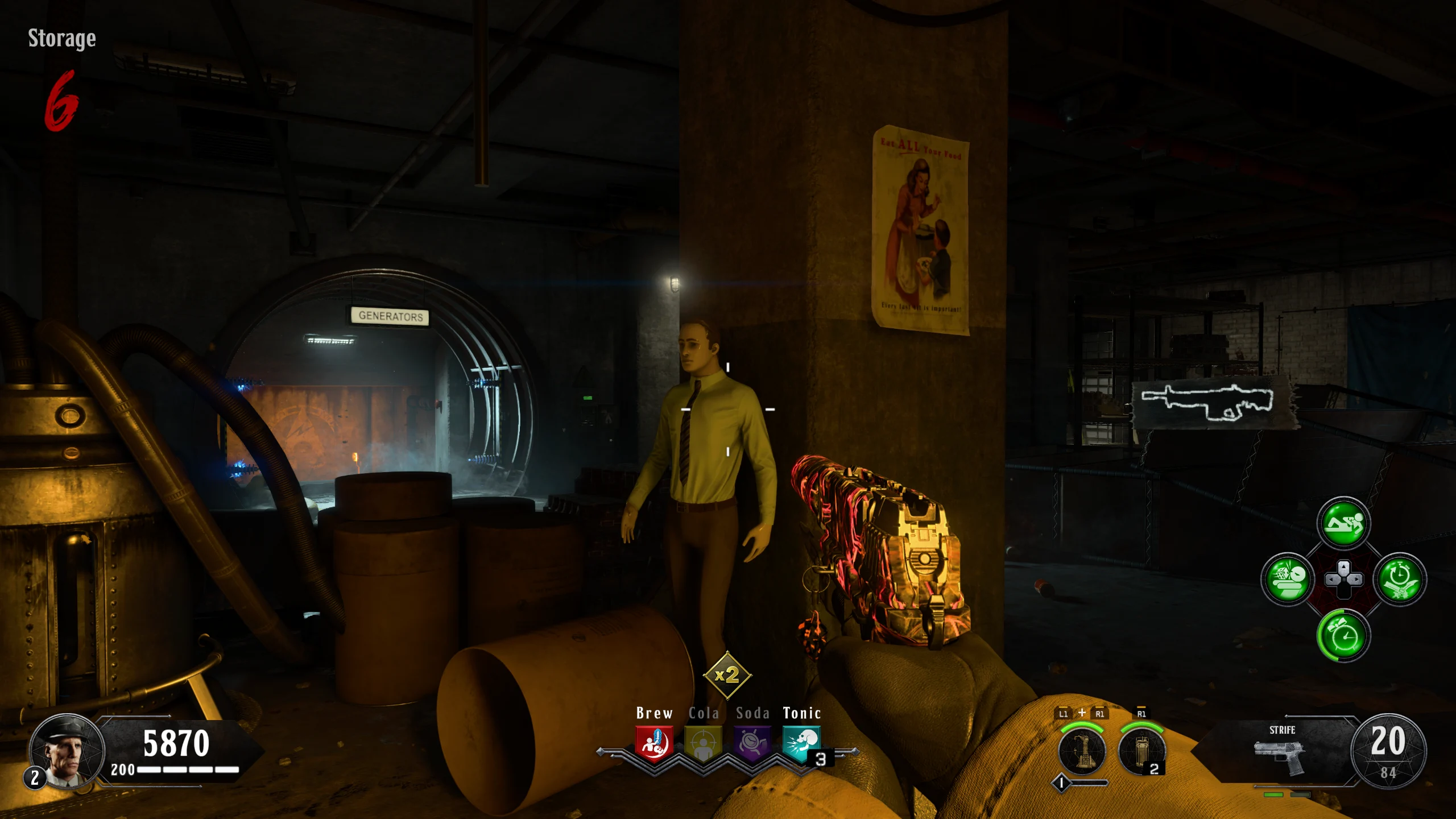Screen dimensions: 1456x819
Task: Click the character portrait with the cap
Action: (x=67, y=751)
